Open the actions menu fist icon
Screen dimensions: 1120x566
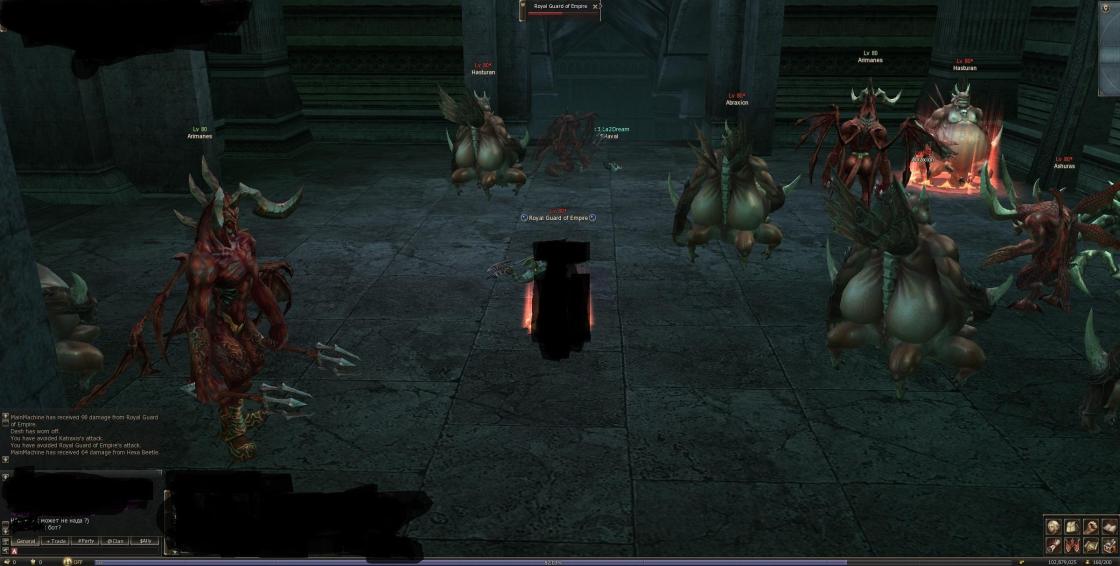(x=1091, y=526)
